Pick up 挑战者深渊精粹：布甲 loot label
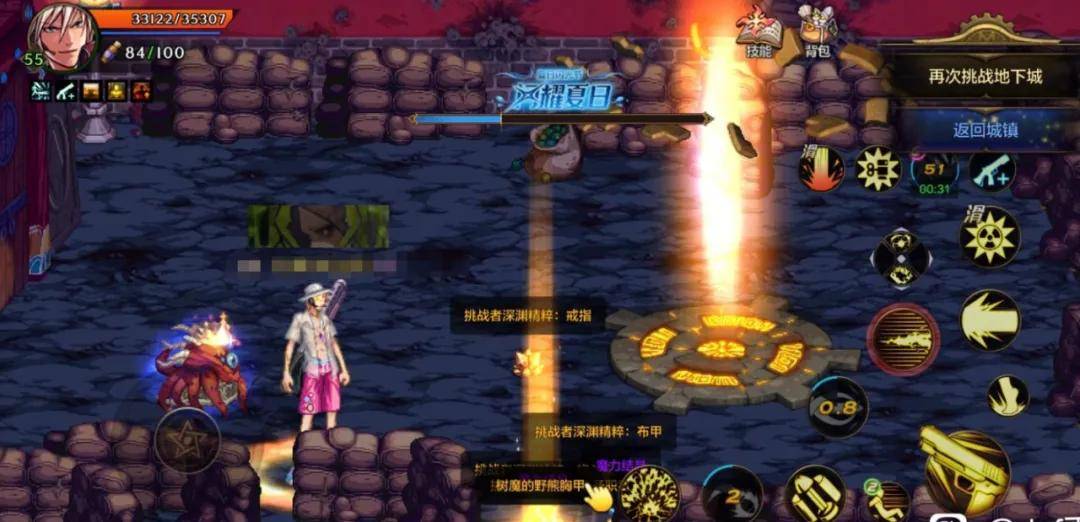Screen dimensions: 1080x522 click(x=599, y=431)
